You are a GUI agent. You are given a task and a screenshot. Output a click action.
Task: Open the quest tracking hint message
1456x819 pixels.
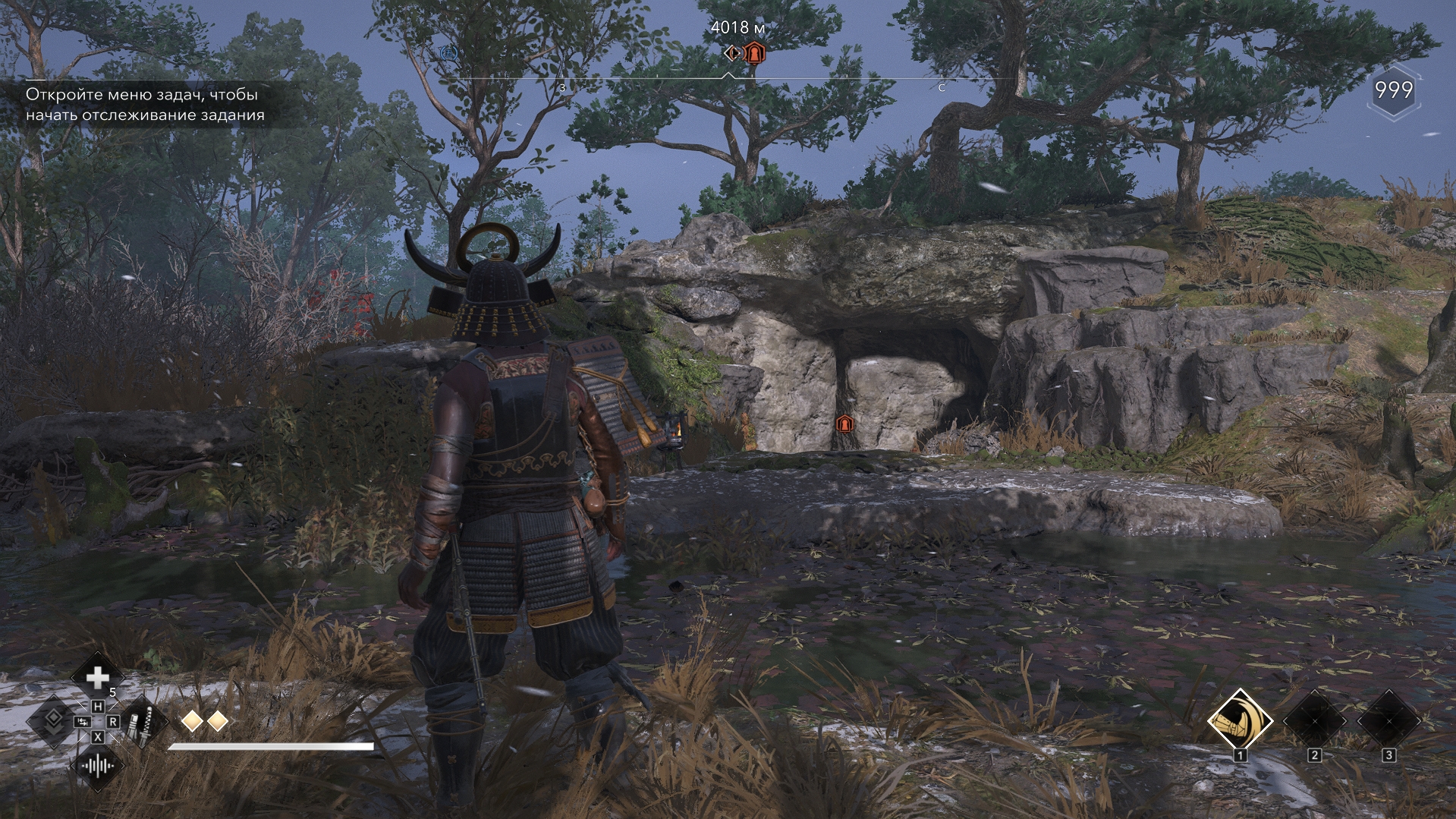coord(146,105)
